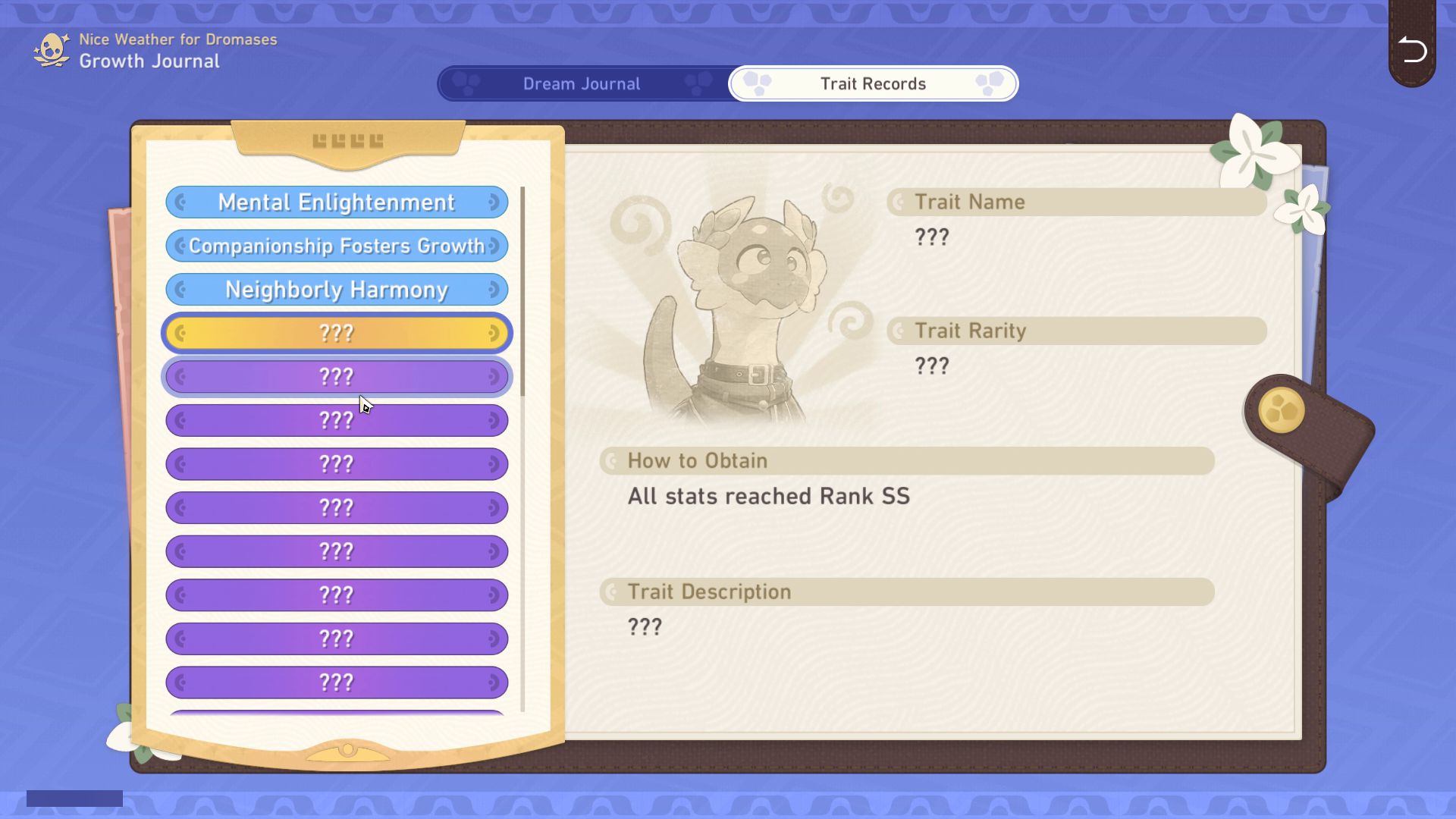Open the Mental Enlightenment trait entry
The width and height of the screenshot is (1456, 819).
(337, 202)
